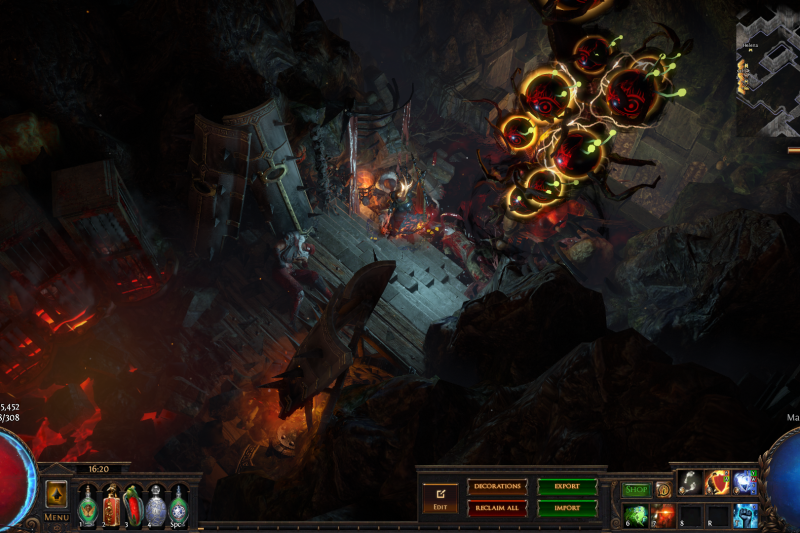Select the blue lightning skill icon

[x=744, y=483]
